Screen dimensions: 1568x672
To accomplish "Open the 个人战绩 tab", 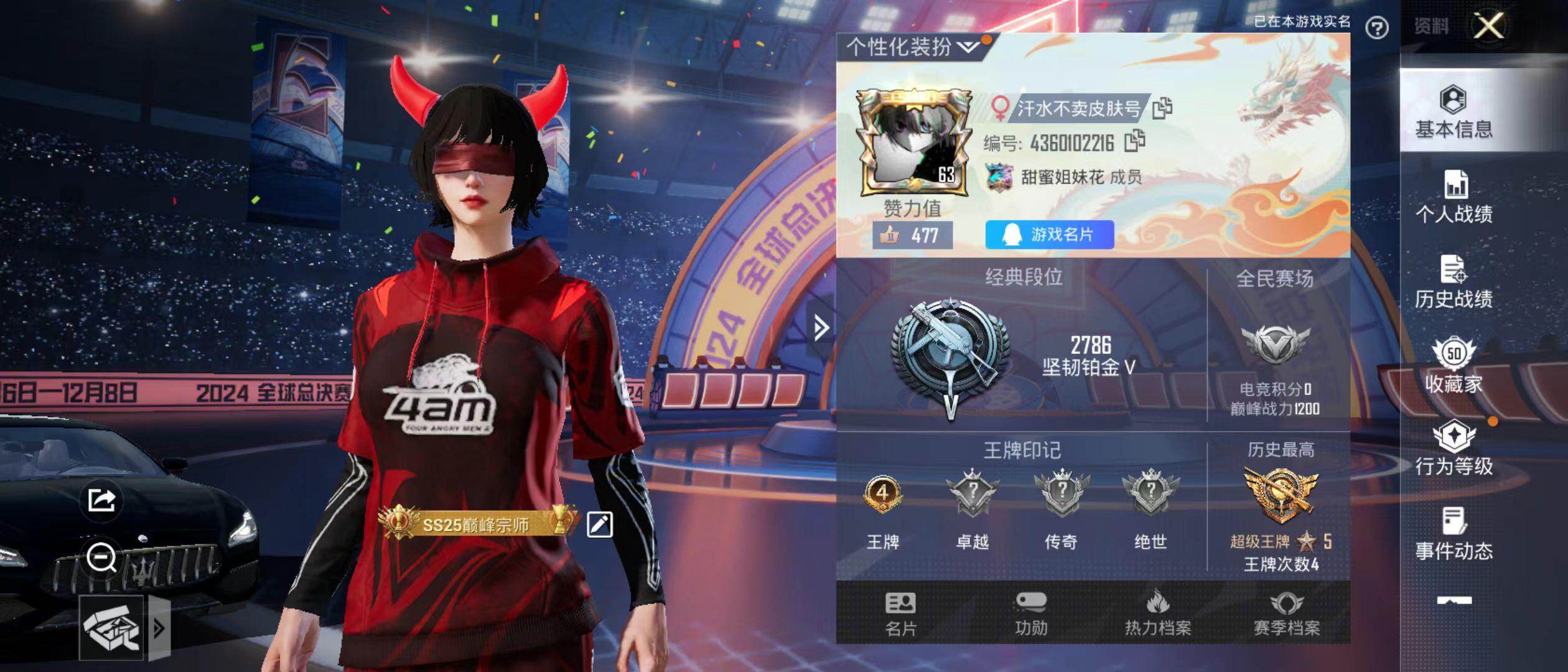I will pyautogui.click(x=1454, y=197).
